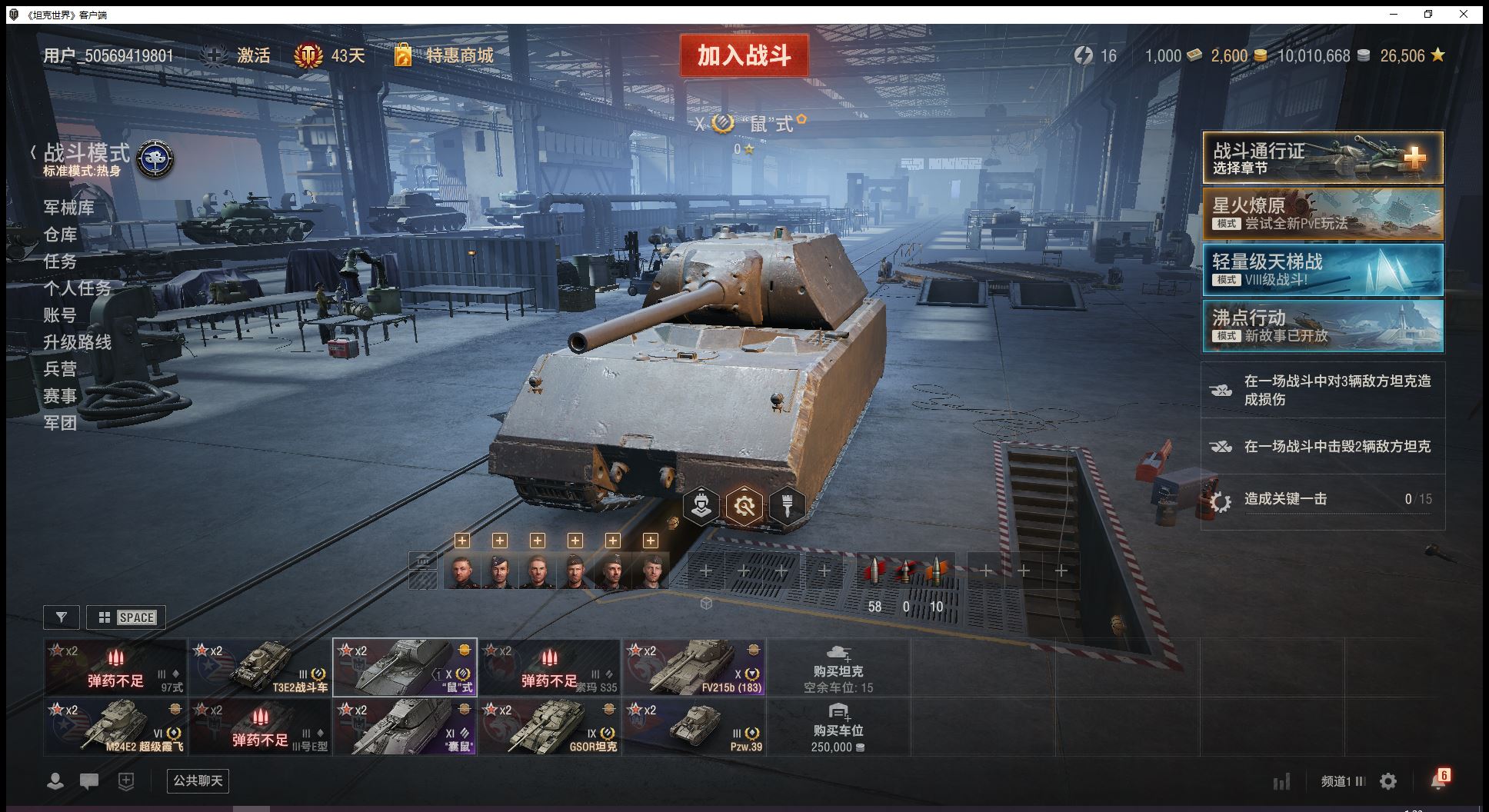Open the 兵营 barracks
Image resolution: width=1489 pixels, height=812 pixels.
[60, 369]
